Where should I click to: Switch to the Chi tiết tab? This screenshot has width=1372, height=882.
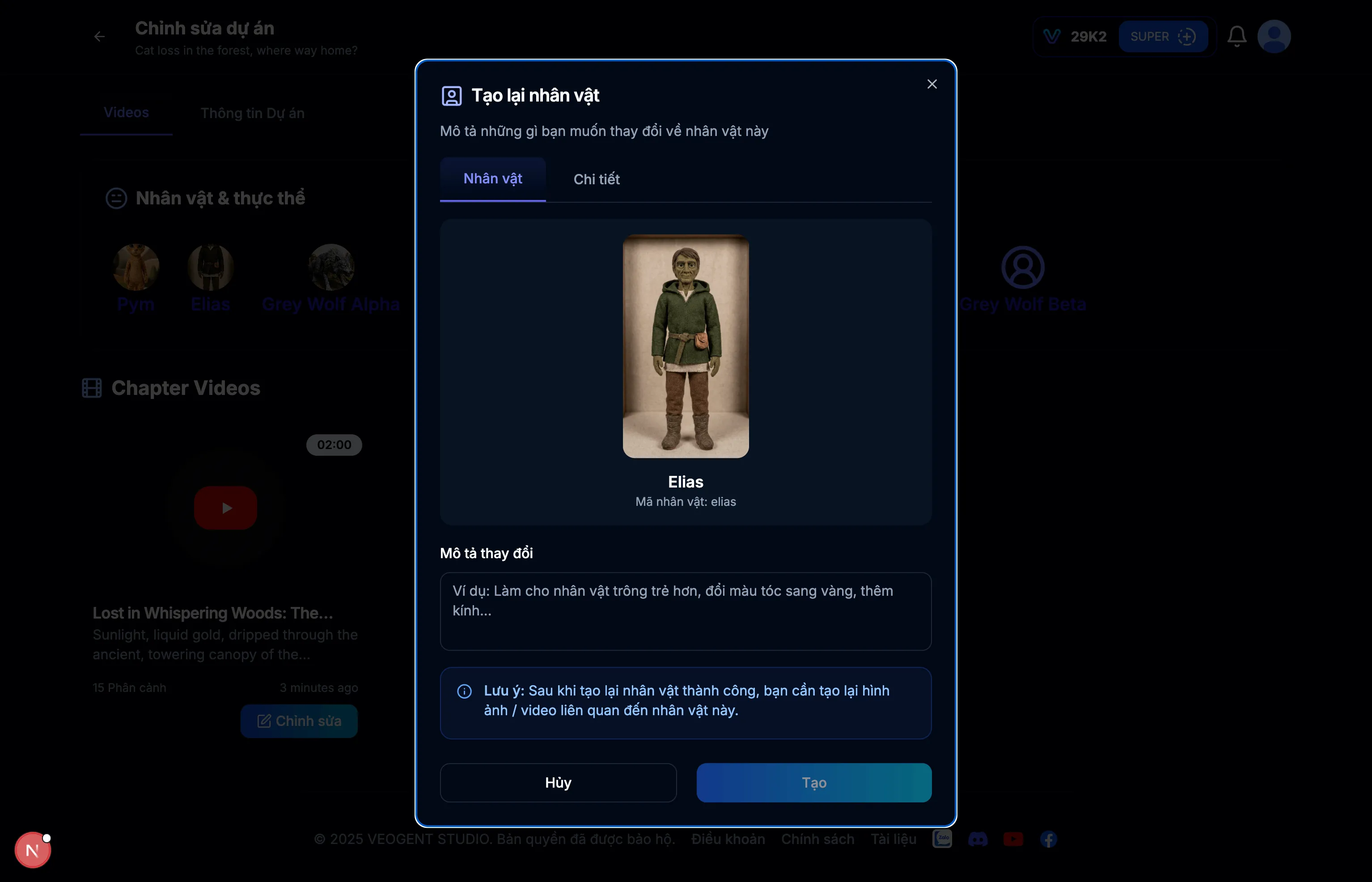(597, 179)
